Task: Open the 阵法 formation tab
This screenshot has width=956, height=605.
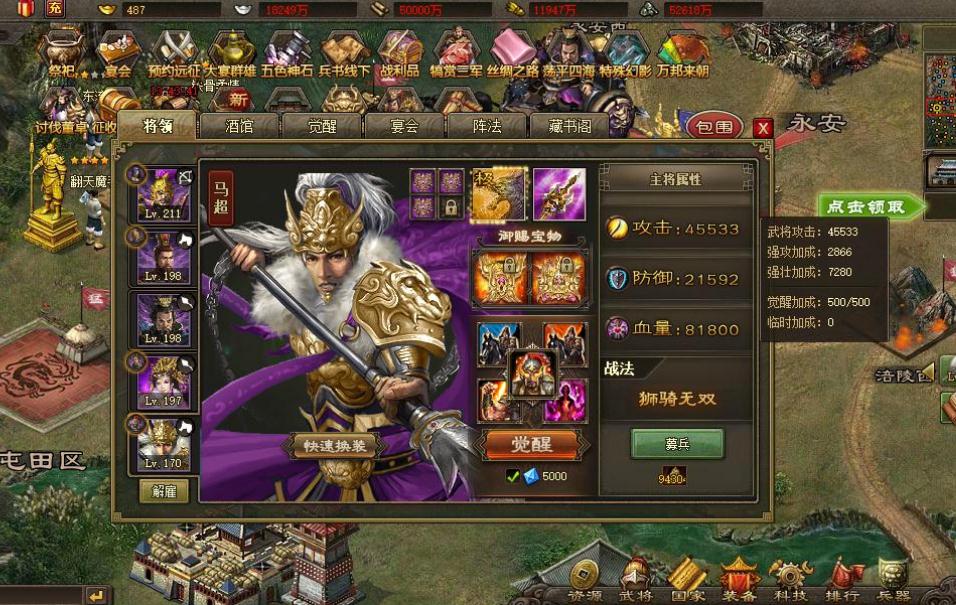Action: [486, 126]
